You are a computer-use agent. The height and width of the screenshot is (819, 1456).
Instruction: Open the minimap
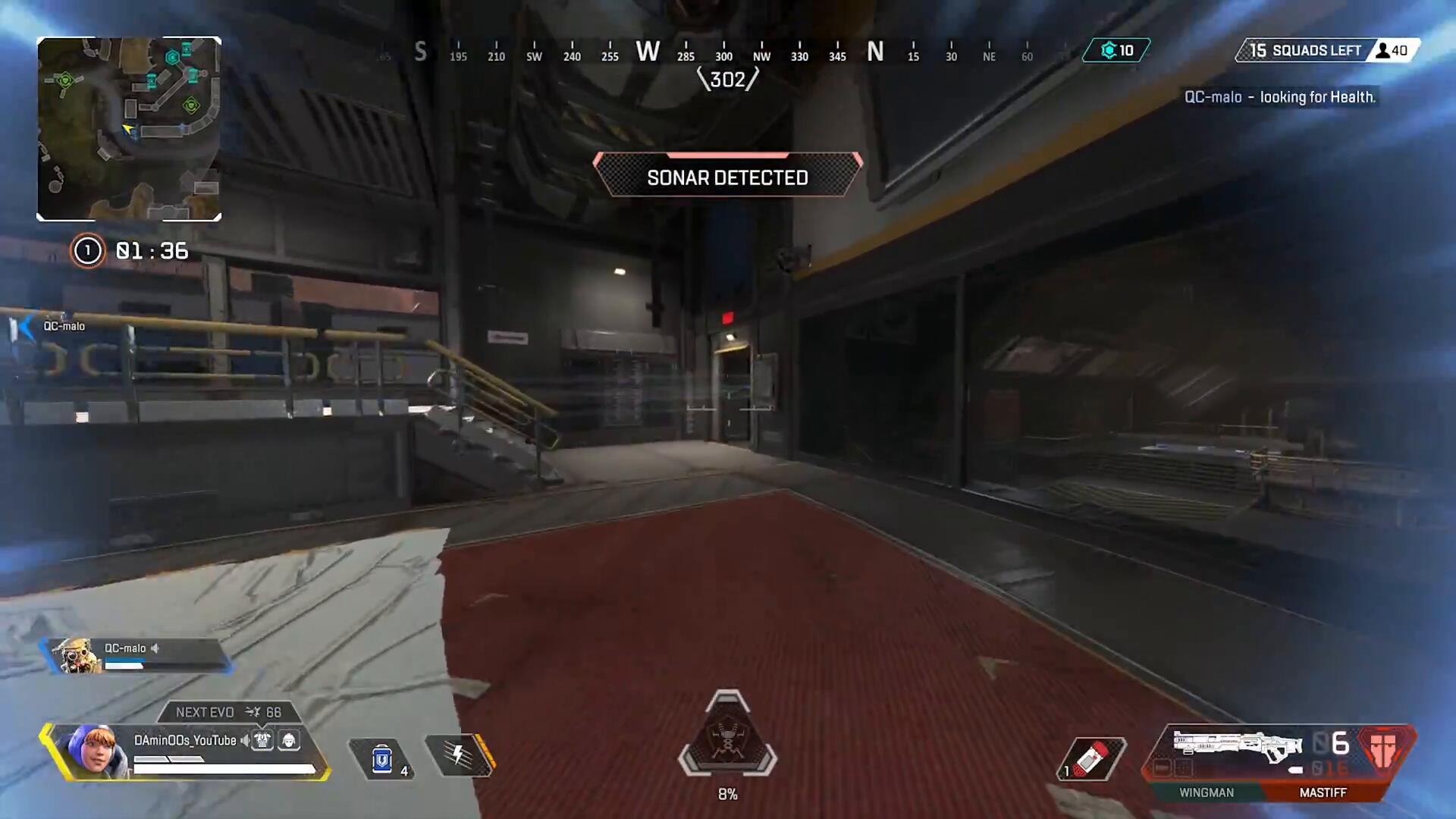click(129, 129)
